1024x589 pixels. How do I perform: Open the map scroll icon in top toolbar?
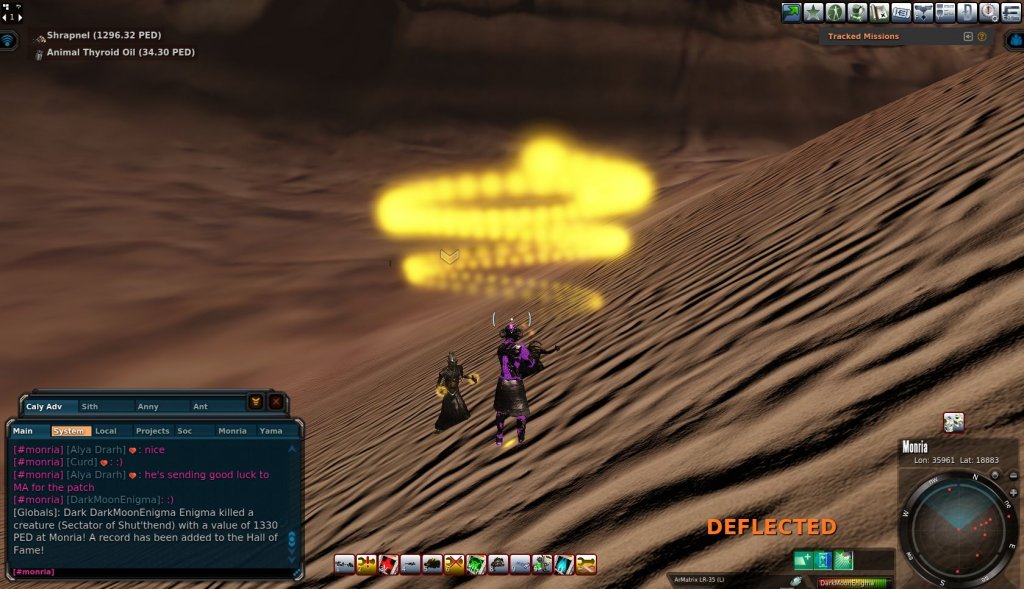coord(880,12)
